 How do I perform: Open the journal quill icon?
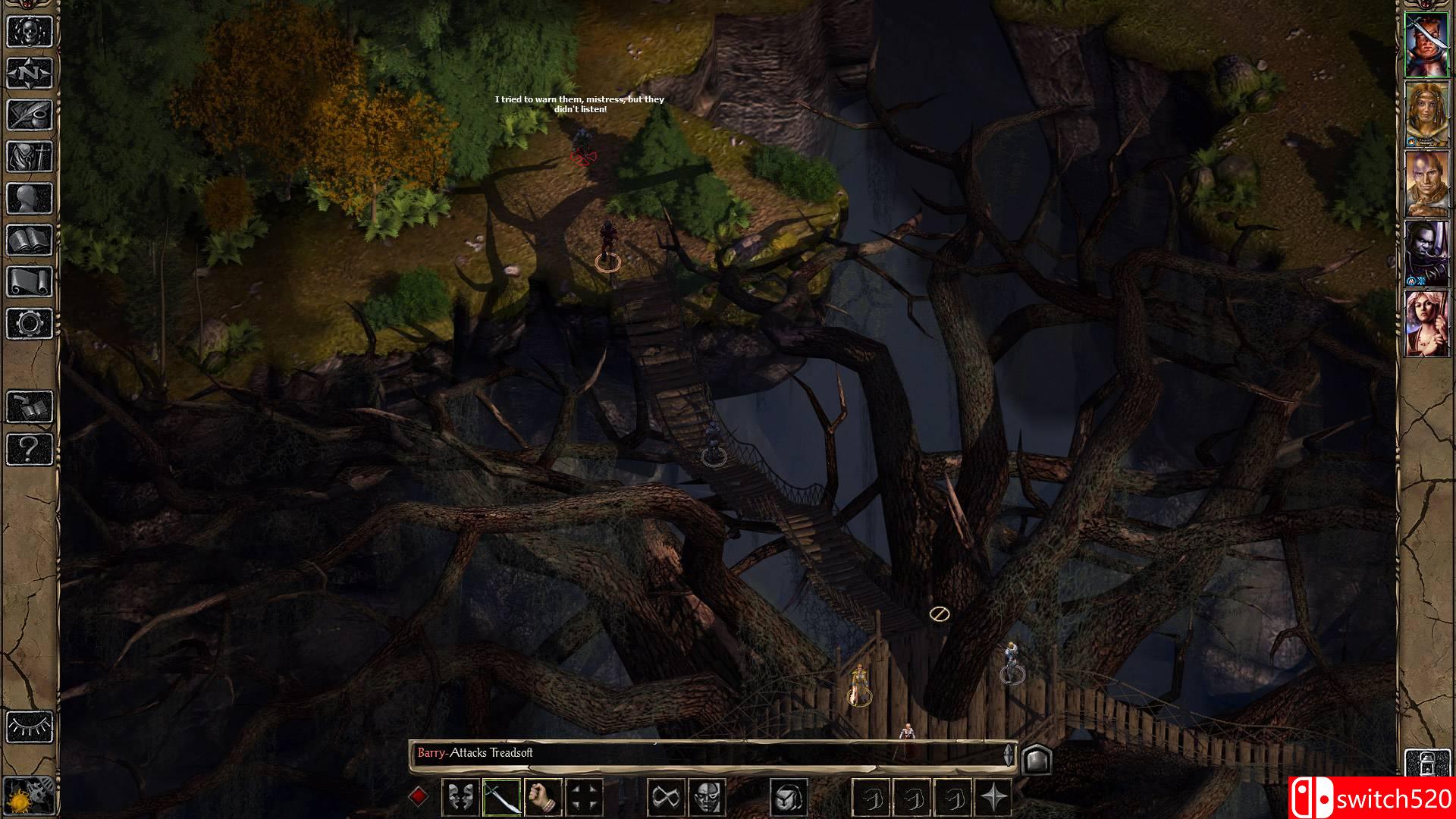pos(30,115)
